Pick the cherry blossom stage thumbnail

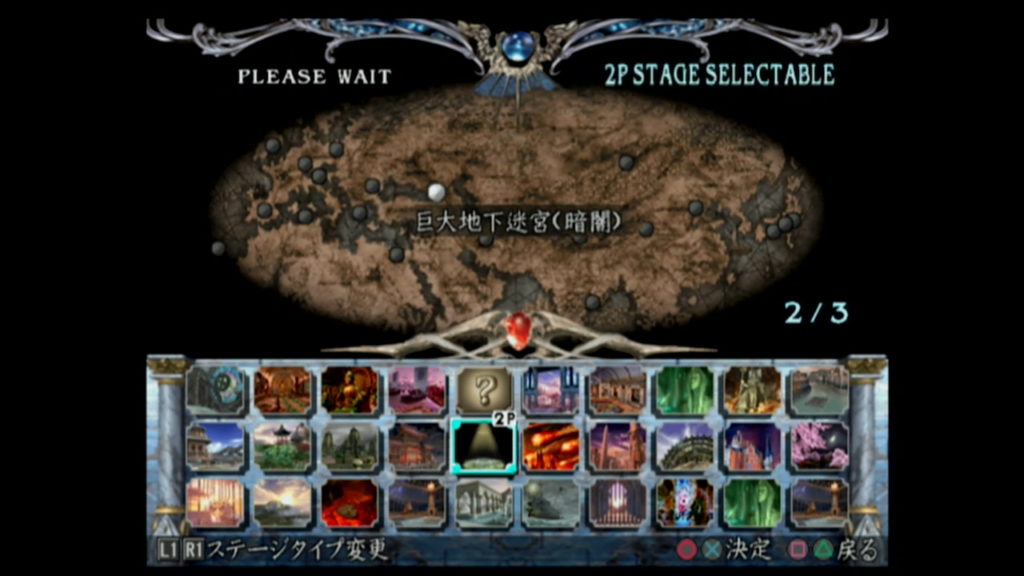pos(820,446)
